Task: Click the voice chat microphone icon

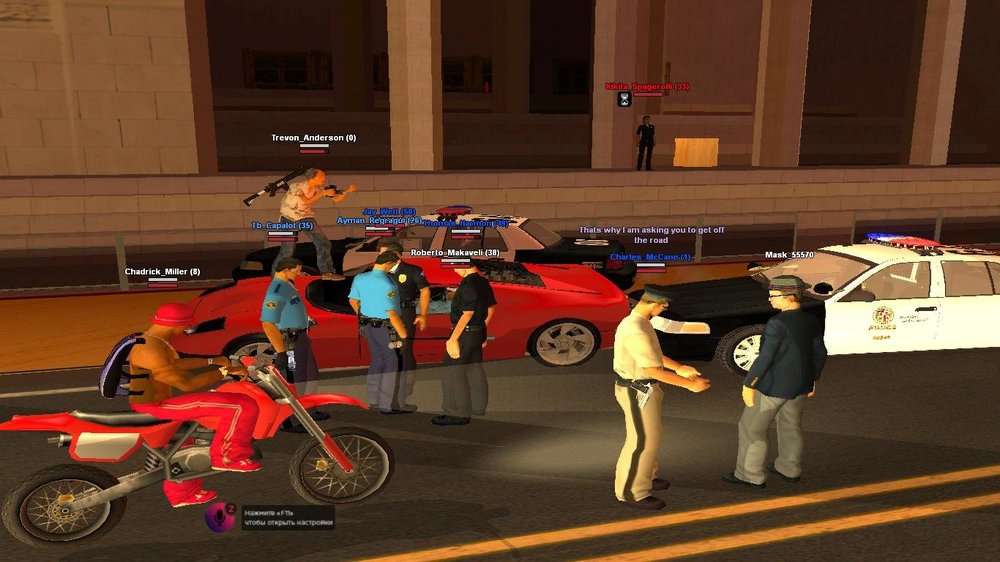Action: tap(220, 517)
